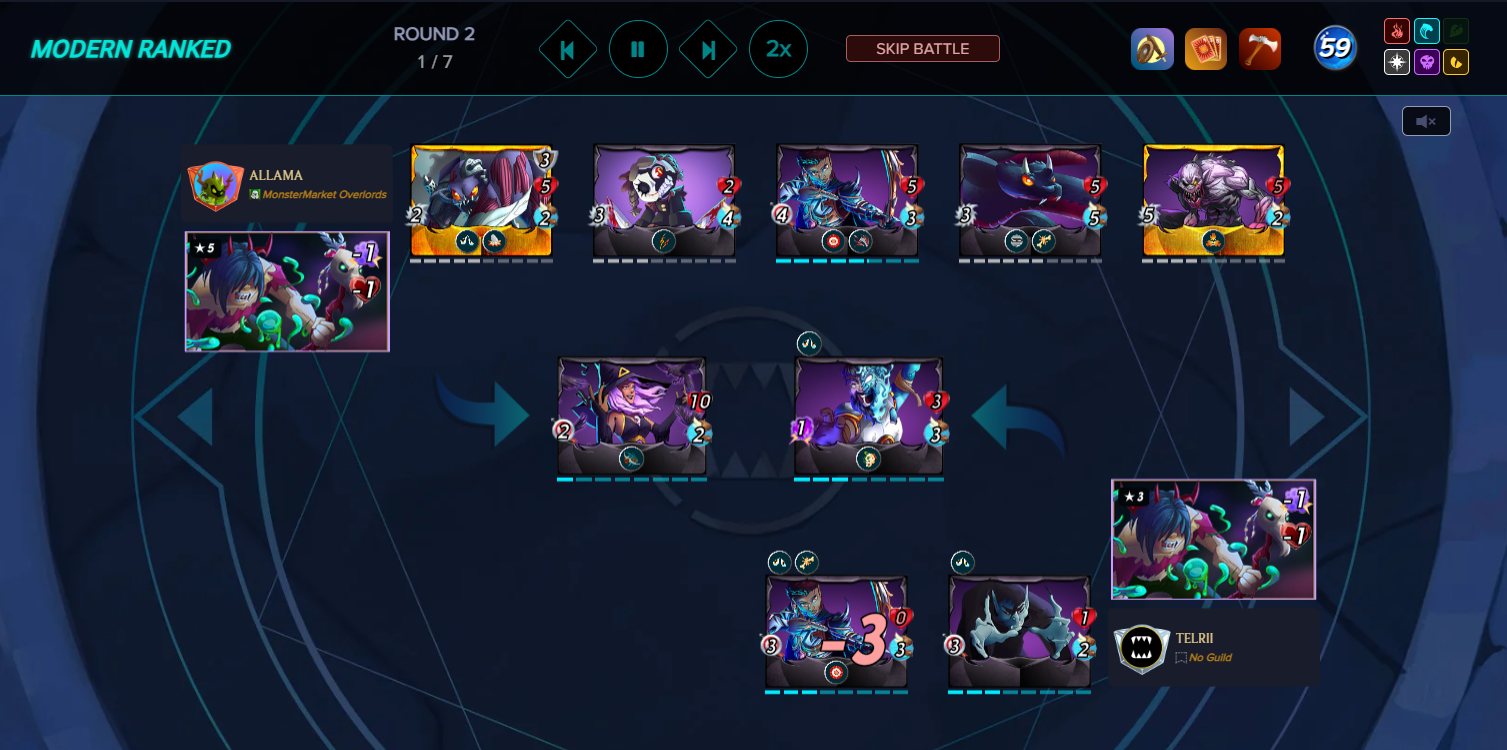Open the battle details shield icon
The width and height of the screenshot is (1507, 750).
click(x=1152, y=48)
